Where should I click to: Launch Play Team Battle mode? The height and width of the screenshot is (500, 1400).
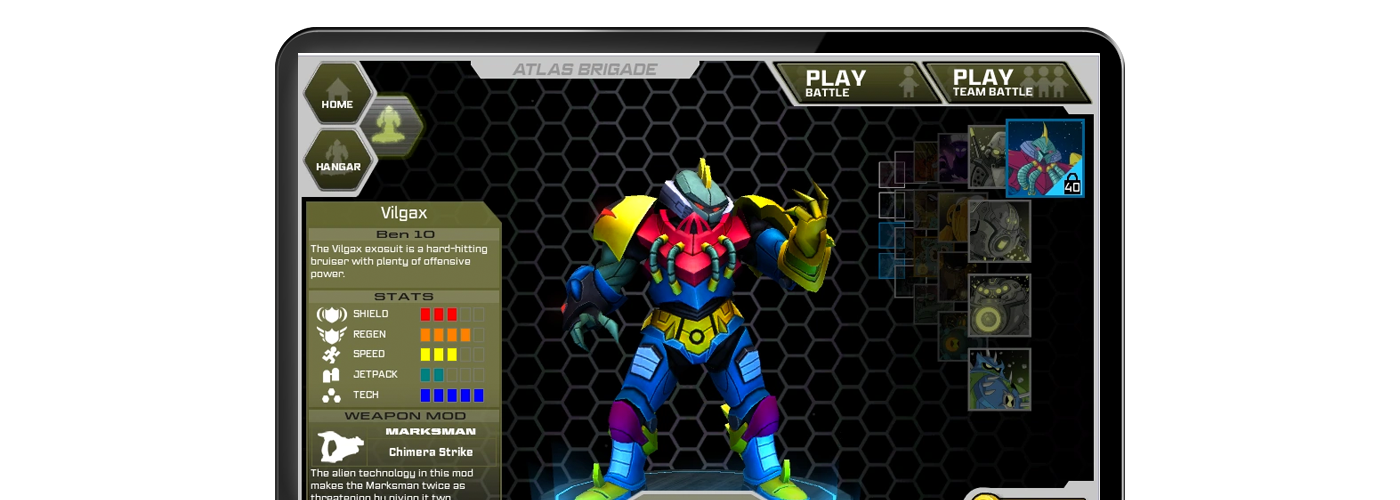pos(1006,83)
